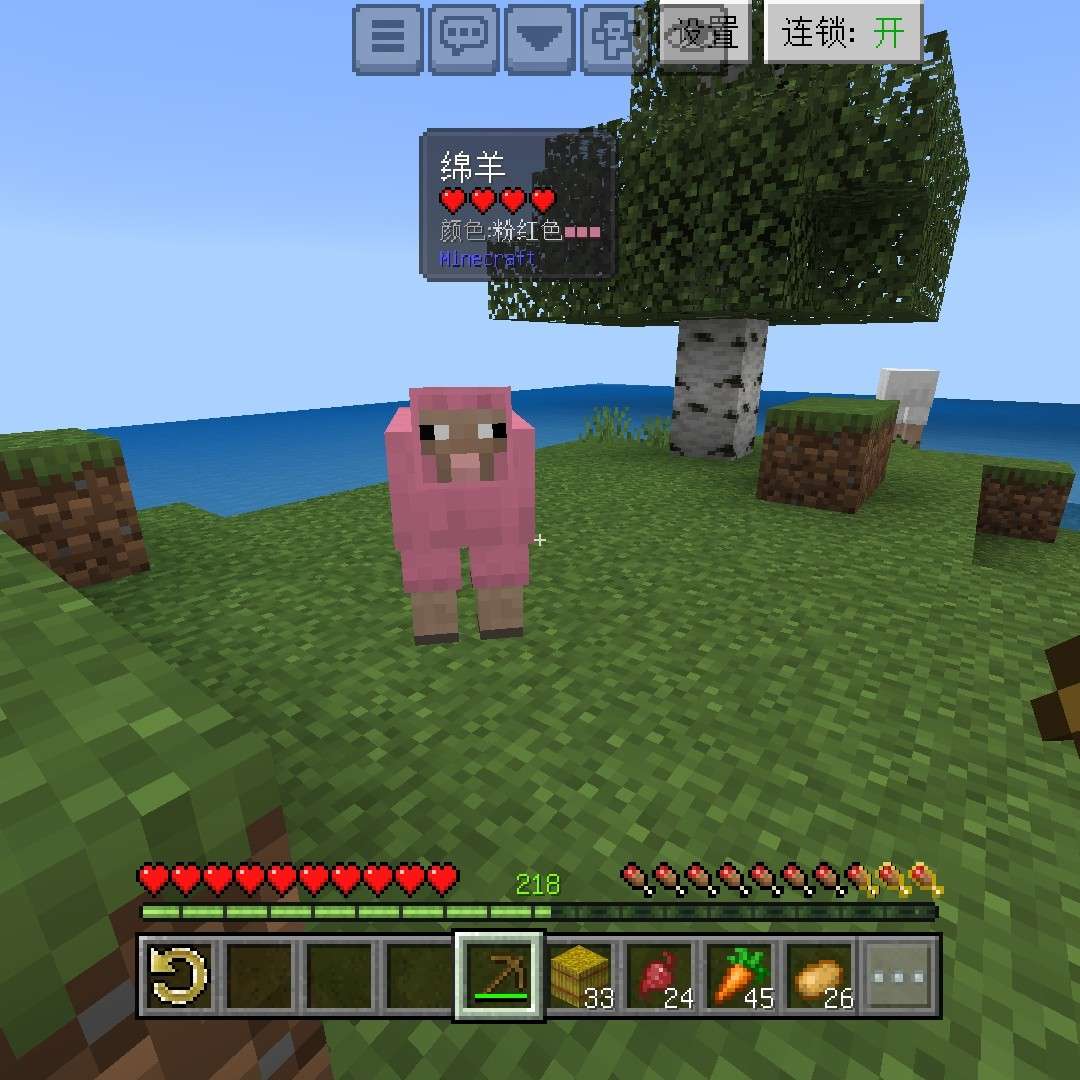
Task: Toggle the 连锁 chain mining switch
Action: 843,33
